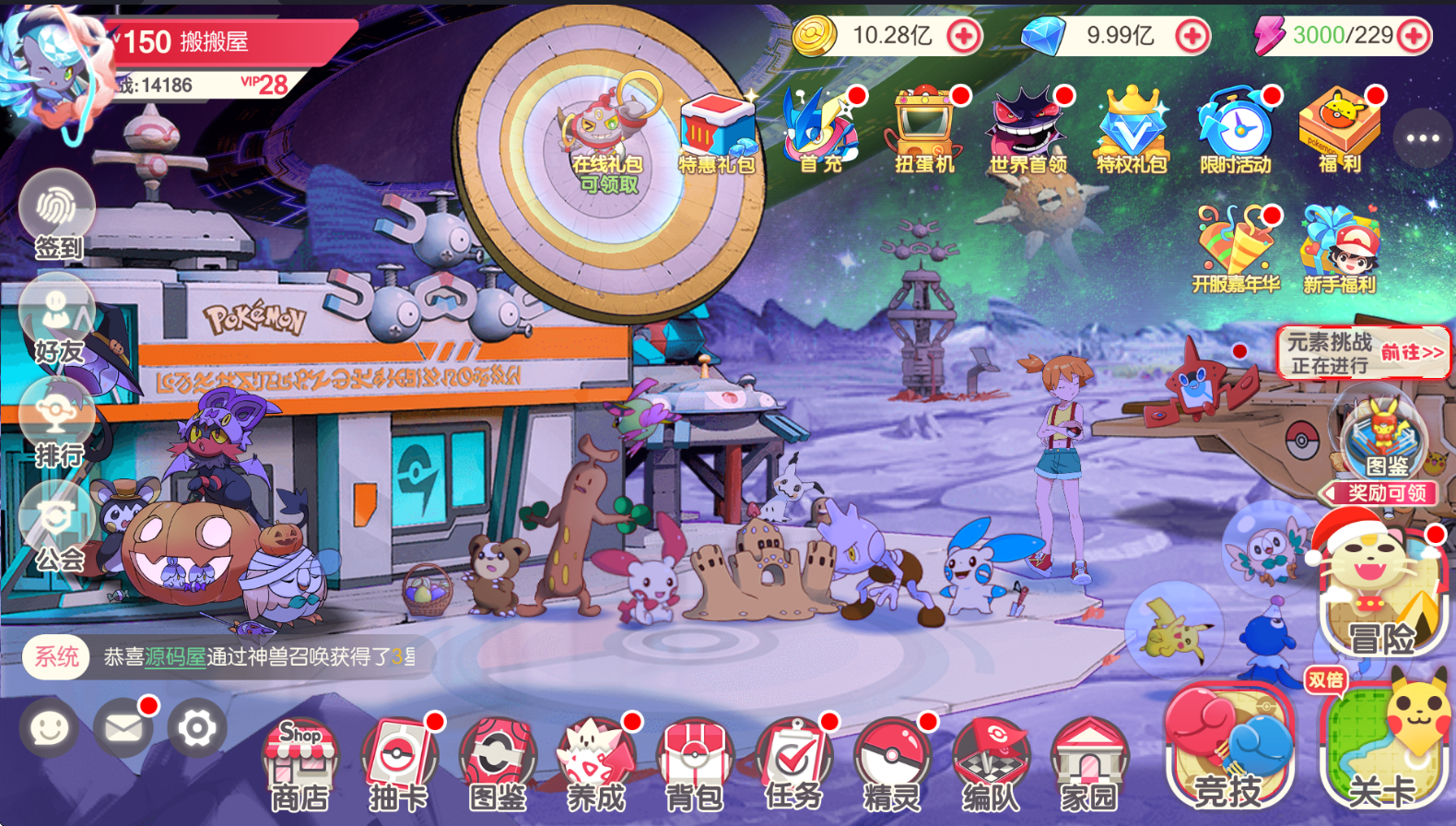Click the 签到 daily sign-in icon
Screen dimensions: 1456x826
tap(57, 217)
